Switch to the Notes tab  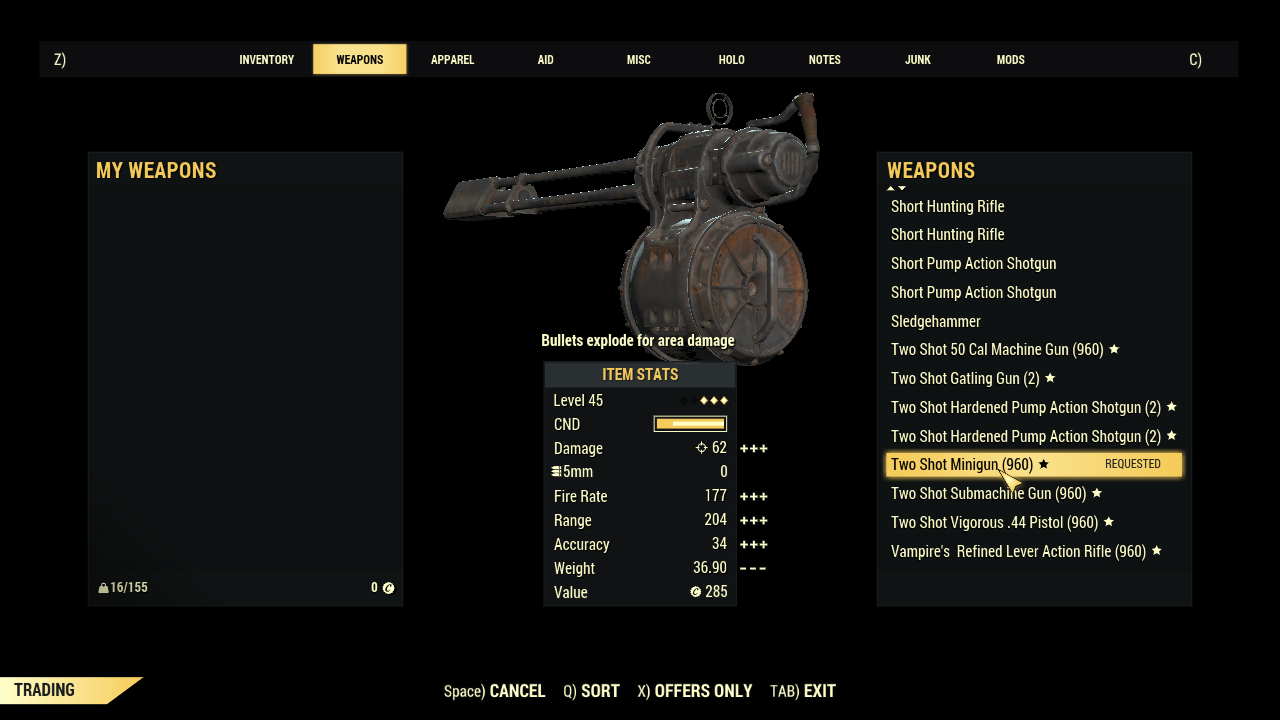click(824, 60)
